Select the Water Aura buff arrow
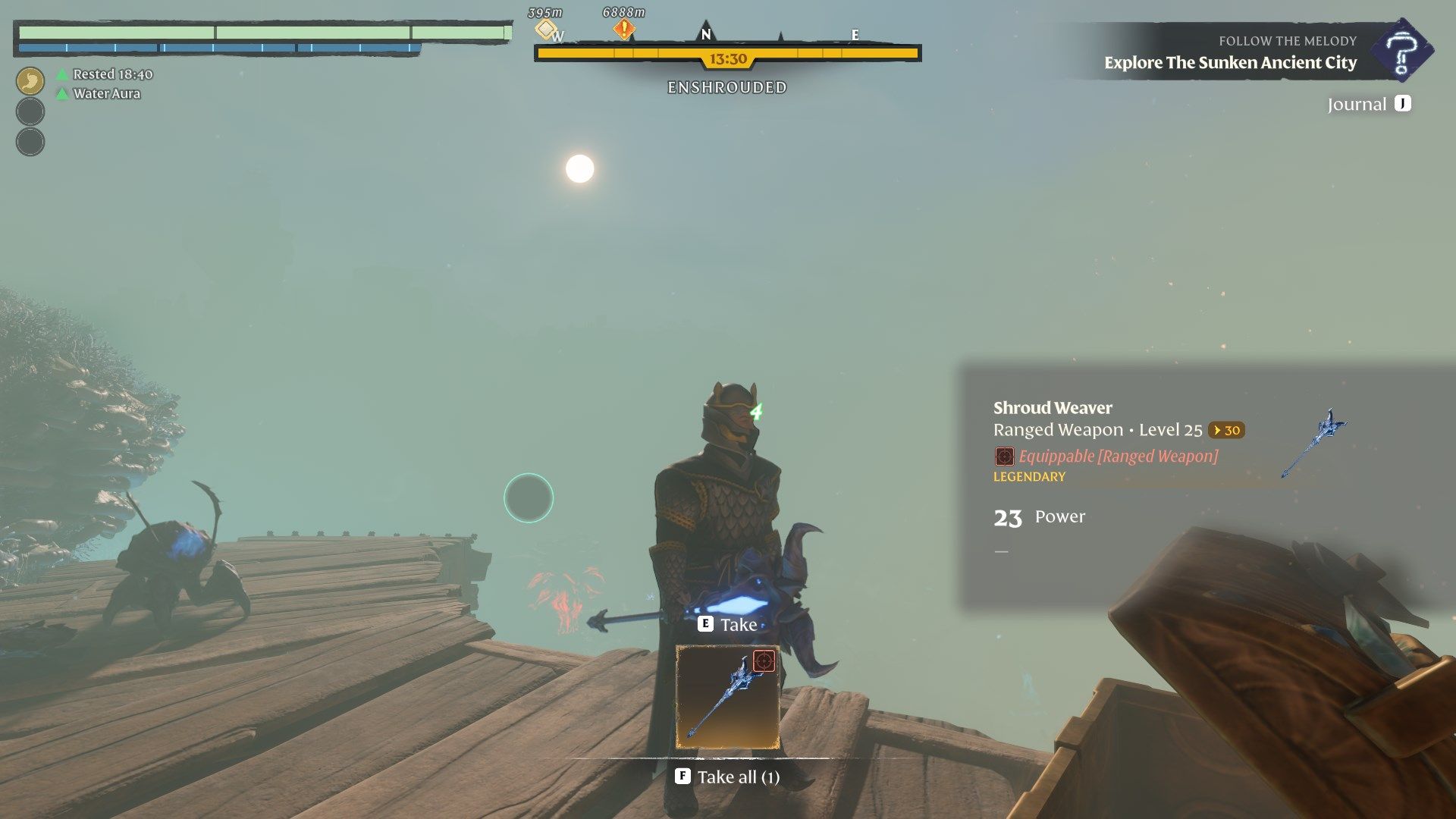The image size is (1456, 819). tap(61, 93)
